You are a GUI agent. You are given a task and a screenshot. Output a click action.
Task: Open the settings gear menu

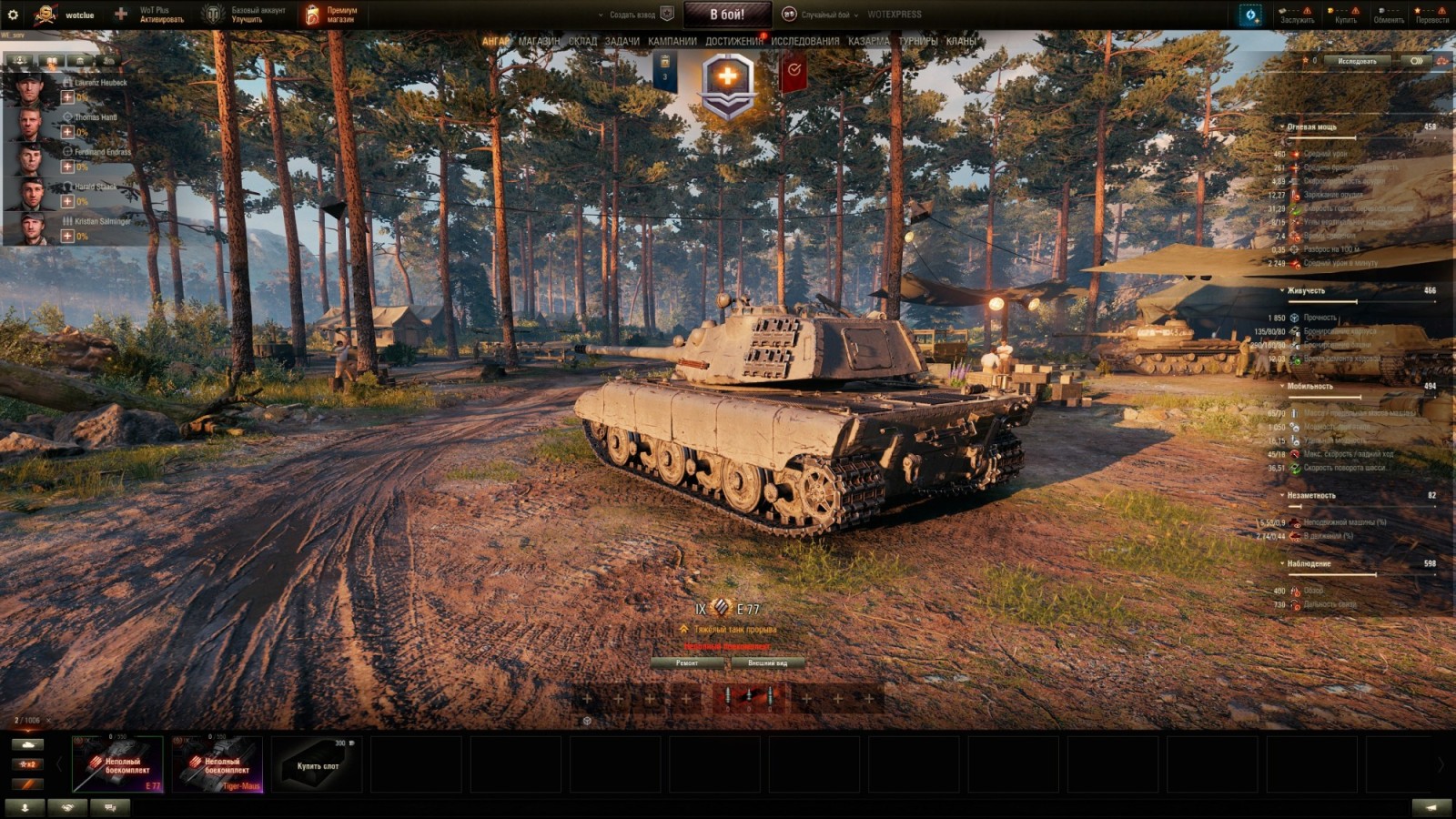[x=13, y=15]
